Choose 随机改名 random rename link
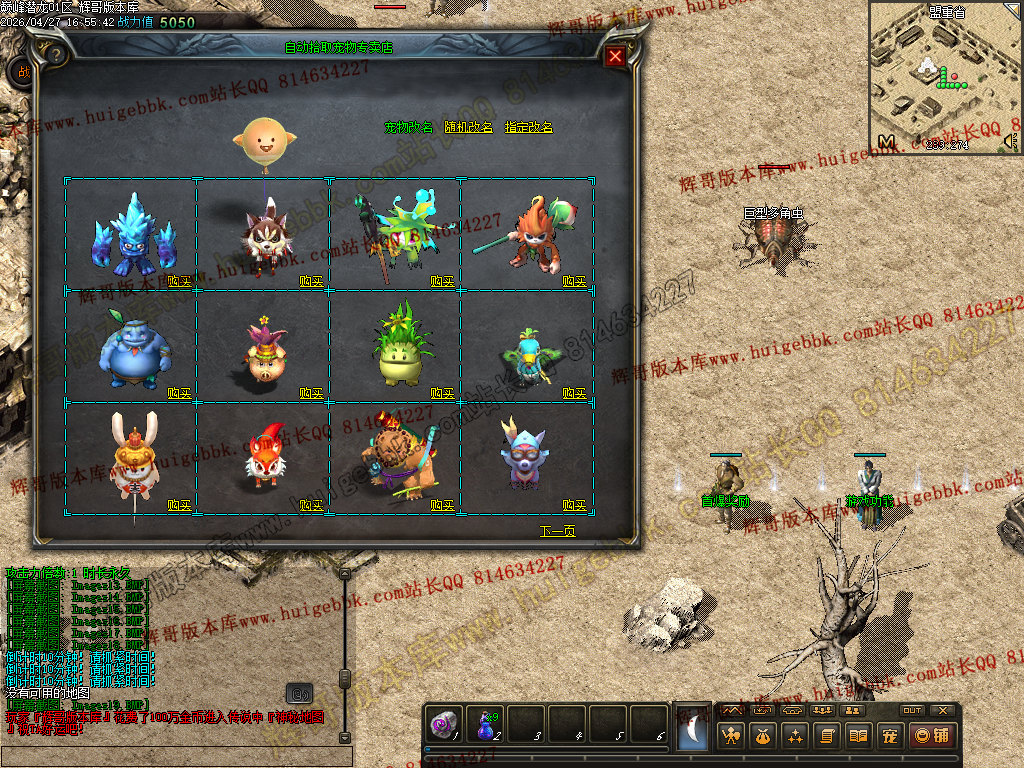Image resolution: width=1024 pixels, height=768 pixels. [468, 128]
